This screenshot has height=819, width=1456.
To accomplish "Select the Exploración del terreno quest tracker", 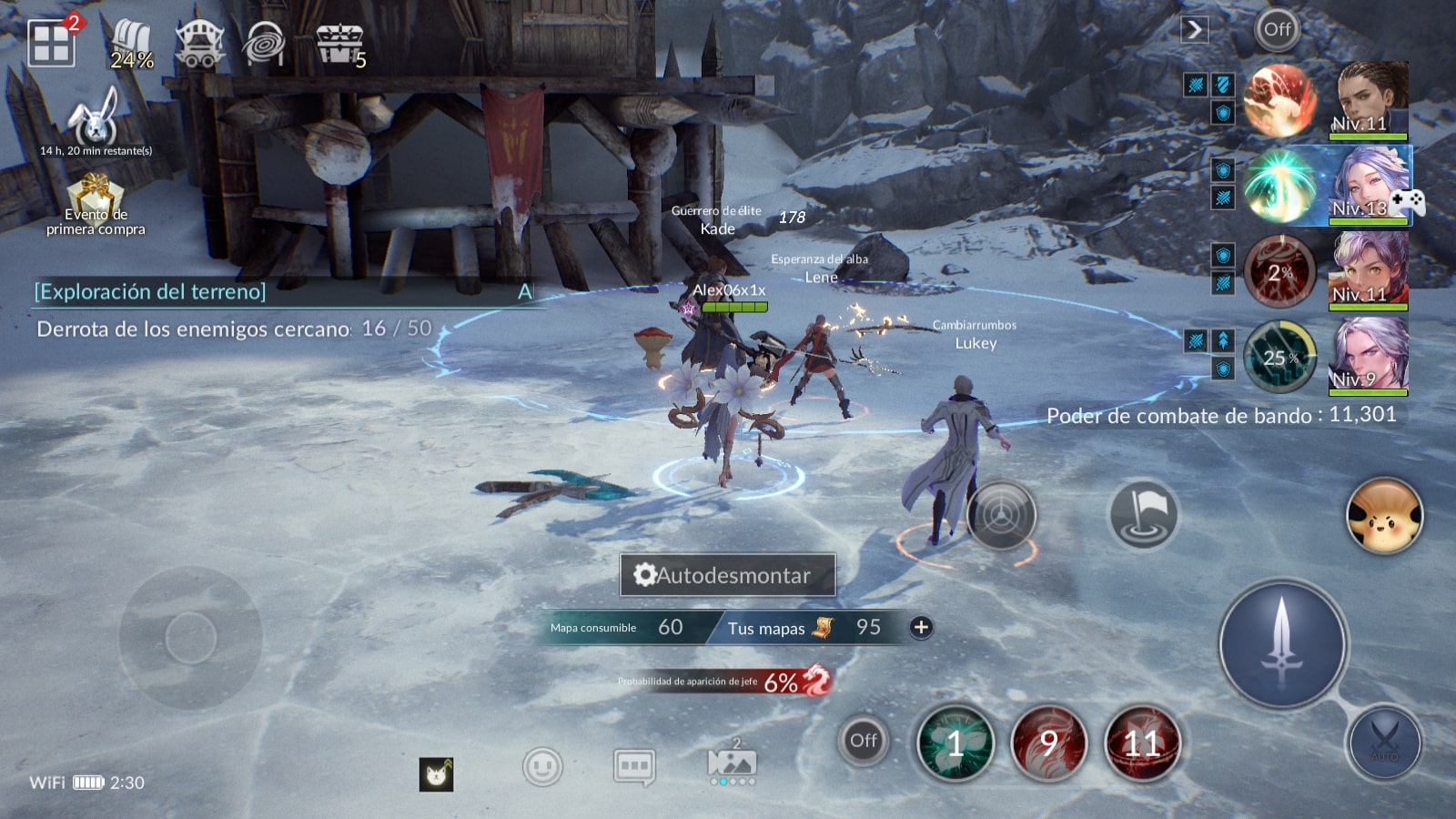I will pos(150,291).
